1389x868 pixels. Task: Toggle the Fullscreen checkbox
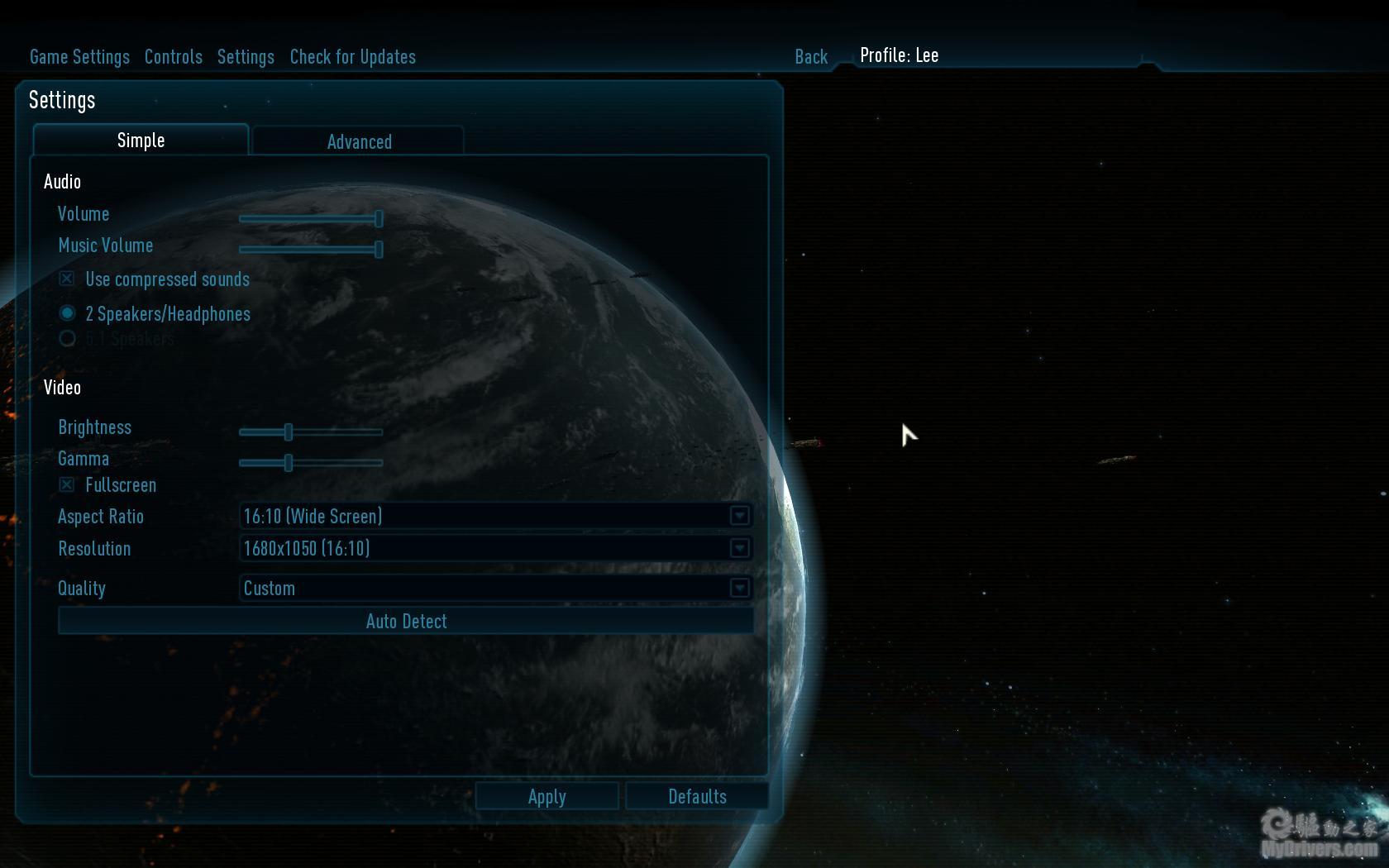tap(67, 485)
